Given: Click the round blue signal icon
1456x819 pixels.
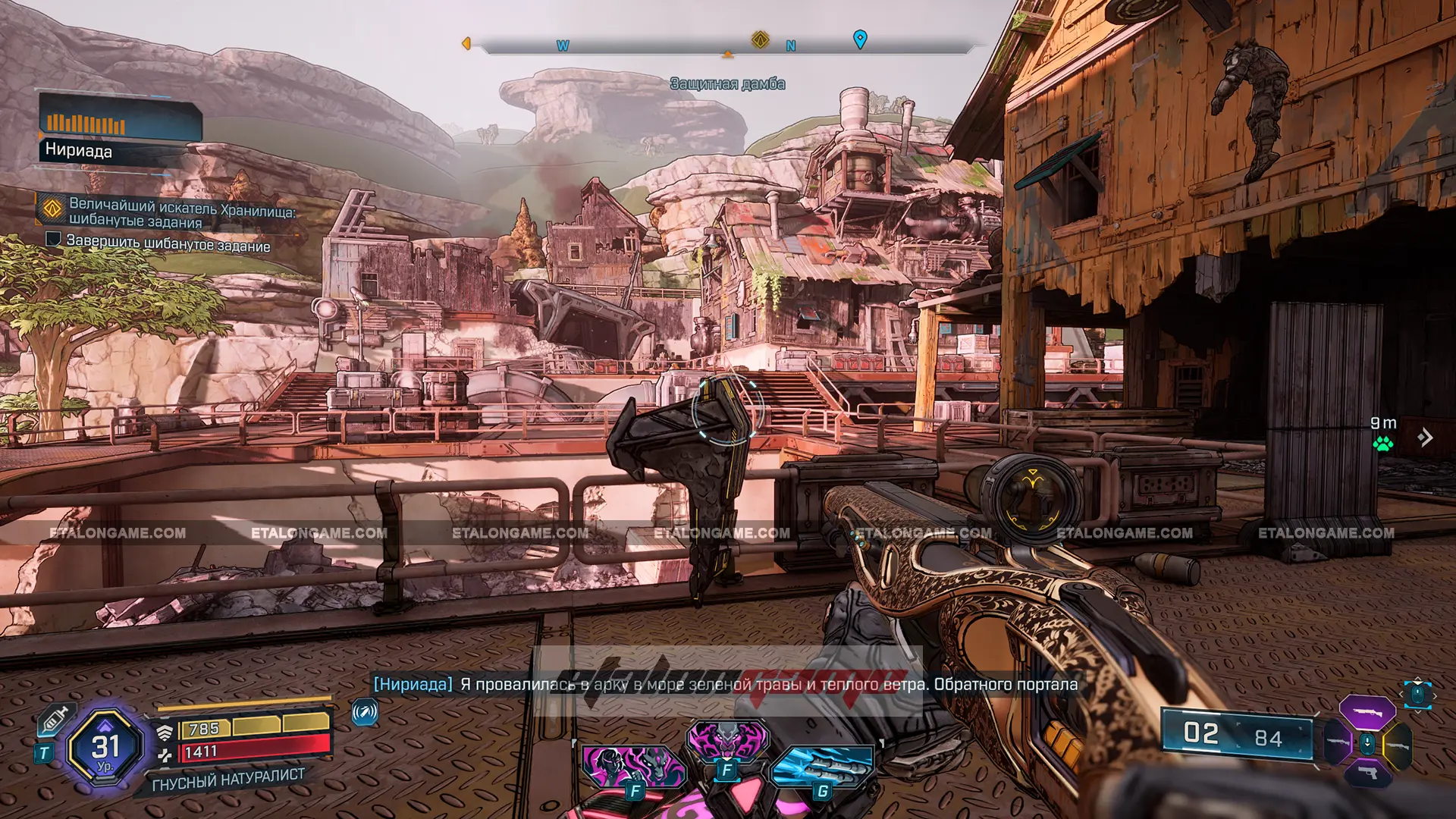Looking at the screenshot, I should coord(365,712).
